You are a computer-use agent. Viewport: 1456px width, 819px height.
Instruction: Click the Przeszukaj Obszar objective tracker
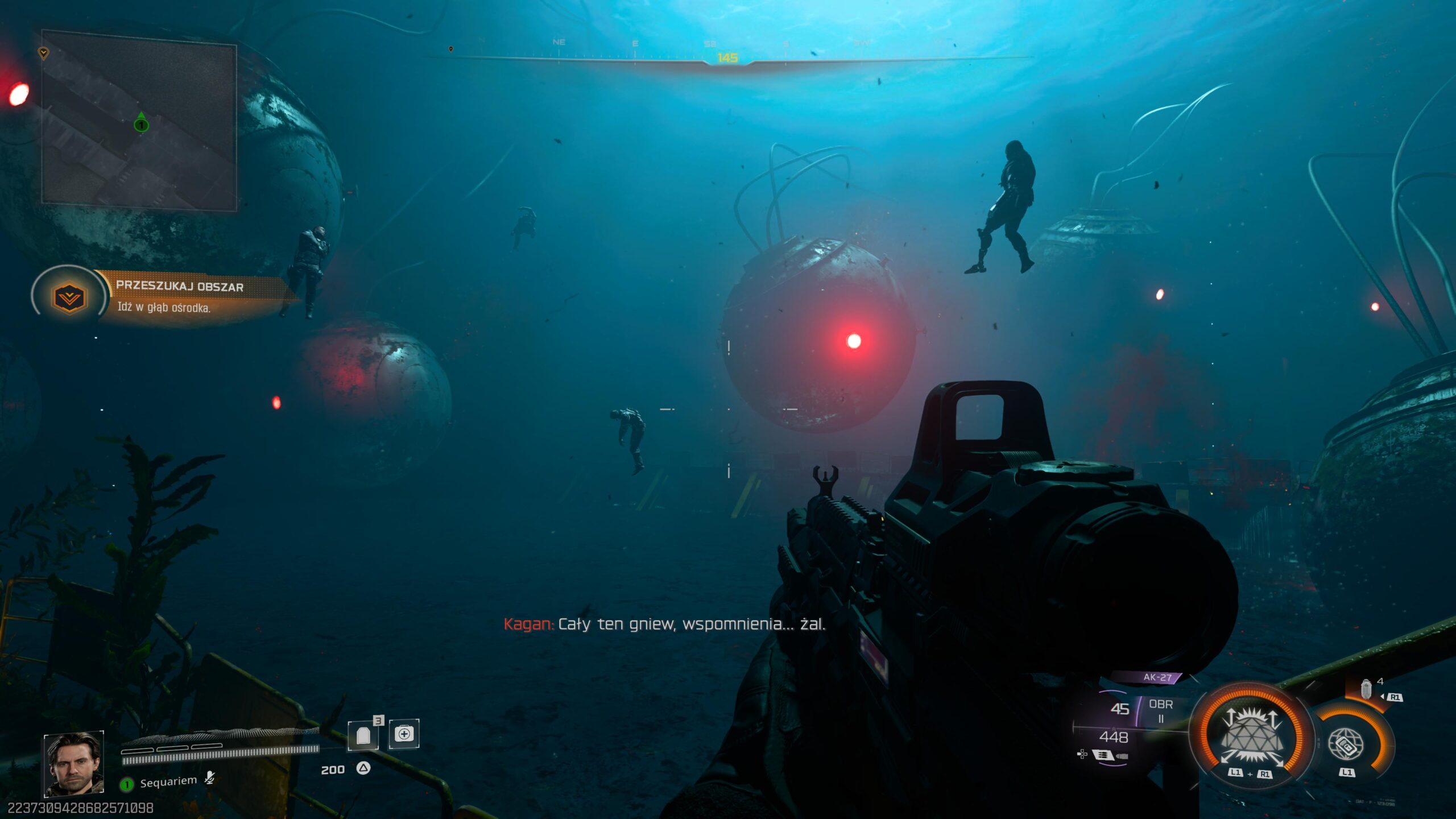click(x=180, y=296)
